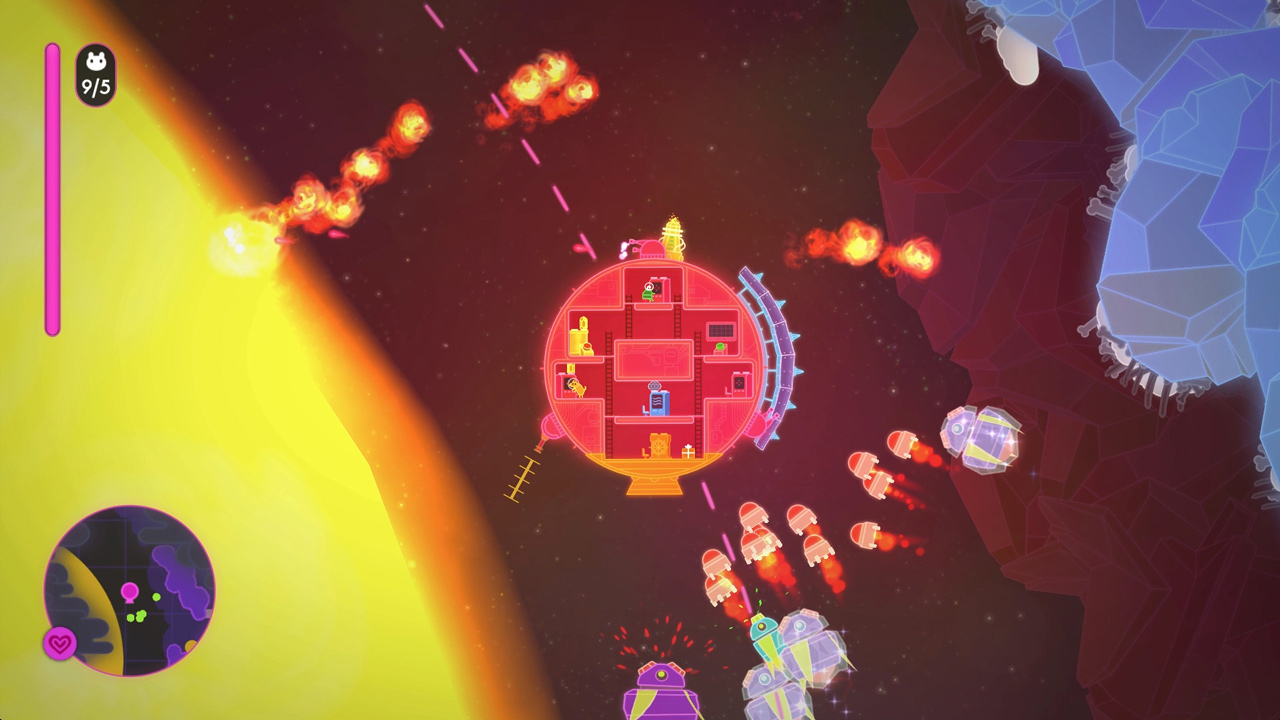Click the heart emblem on the minimap

point(60,642)
